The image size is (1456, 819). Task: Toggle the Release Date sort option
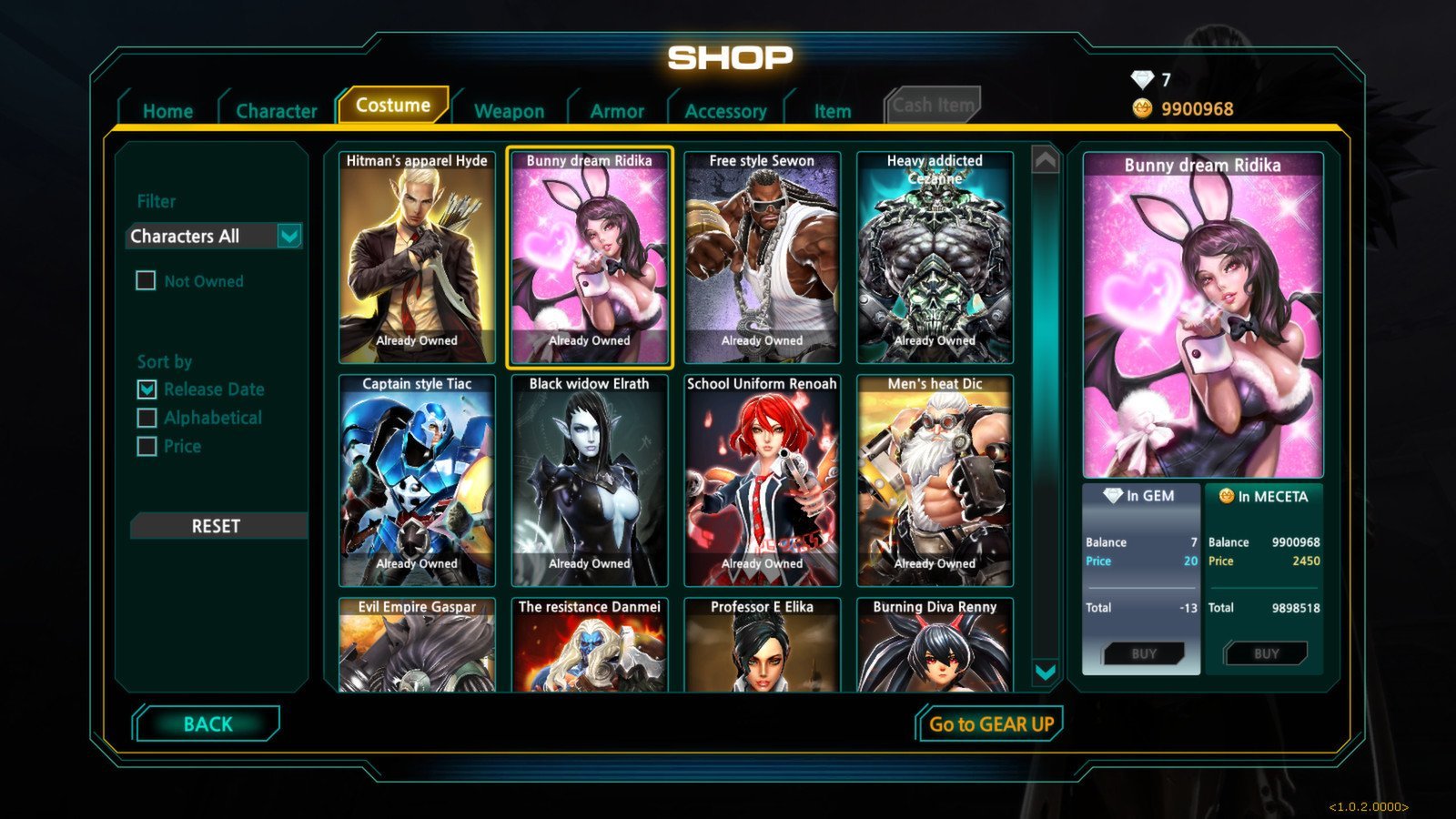click(x=147, y=389)
